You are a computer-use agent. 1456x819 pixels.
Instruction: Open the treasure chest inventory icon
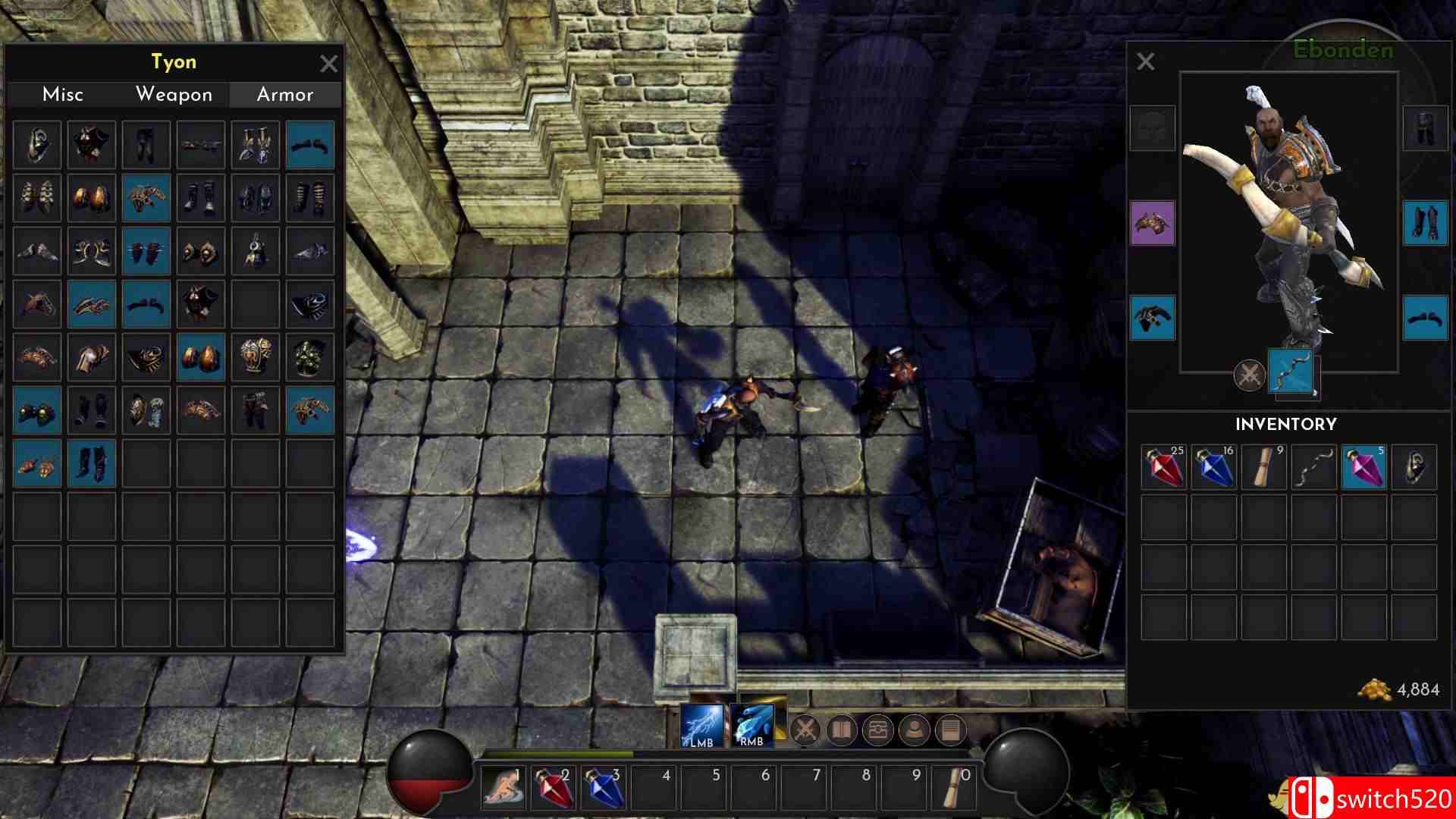click(x=877, y=730)
